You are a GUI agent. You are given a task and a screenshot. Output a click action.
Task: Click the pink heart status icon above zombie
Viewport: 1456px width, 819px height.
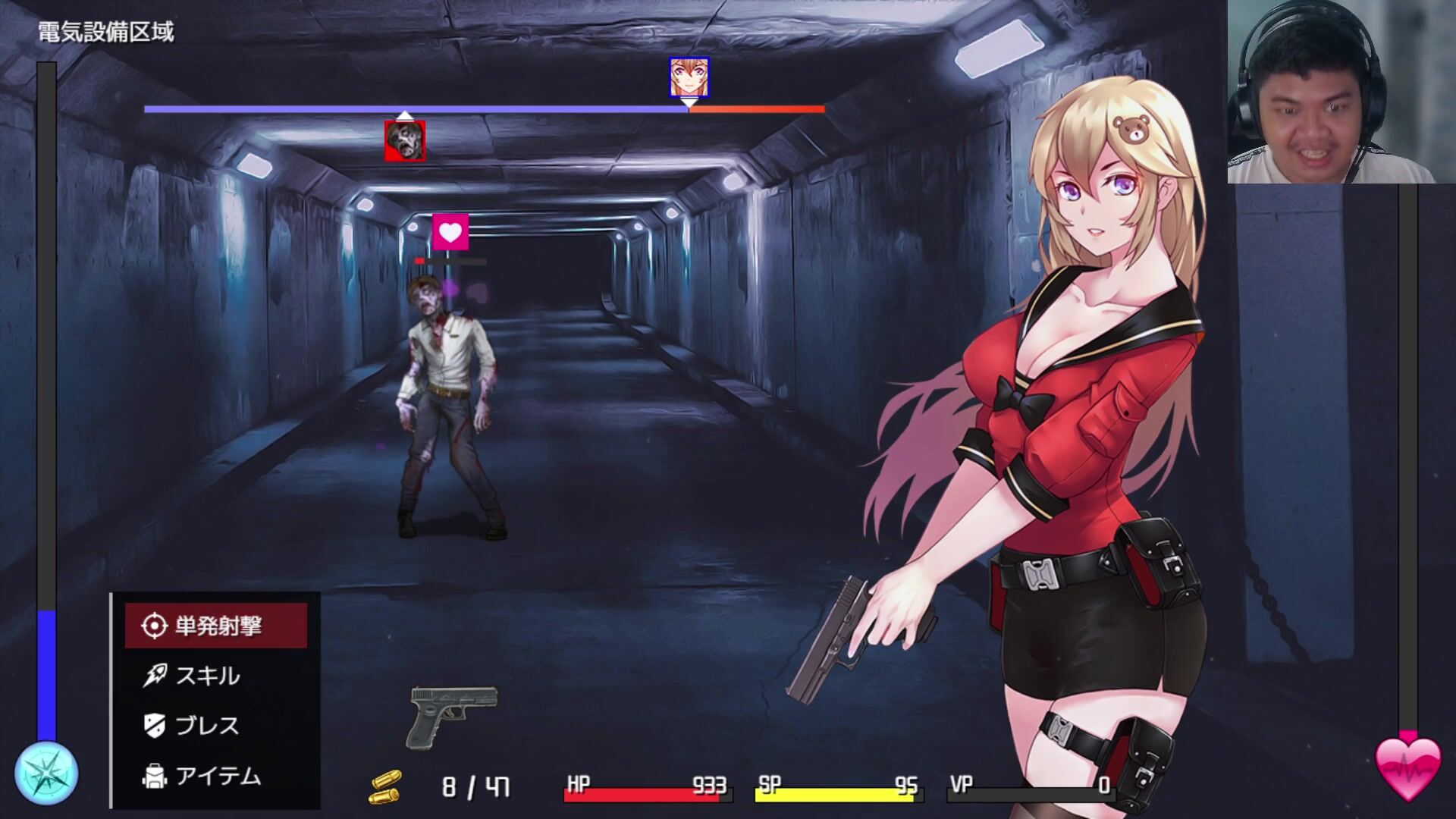(450, 232)
